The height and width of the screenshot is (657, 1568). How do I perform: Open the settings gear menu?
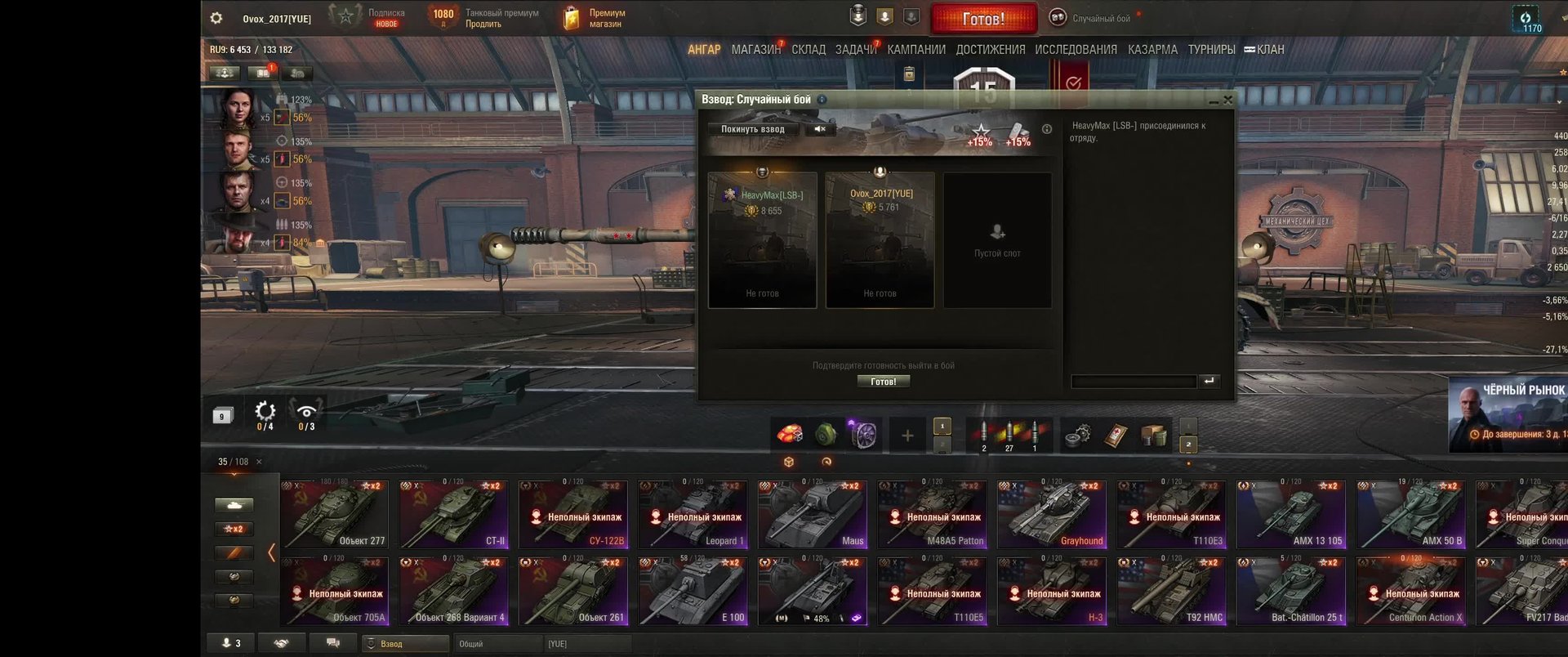coord(216,18)
